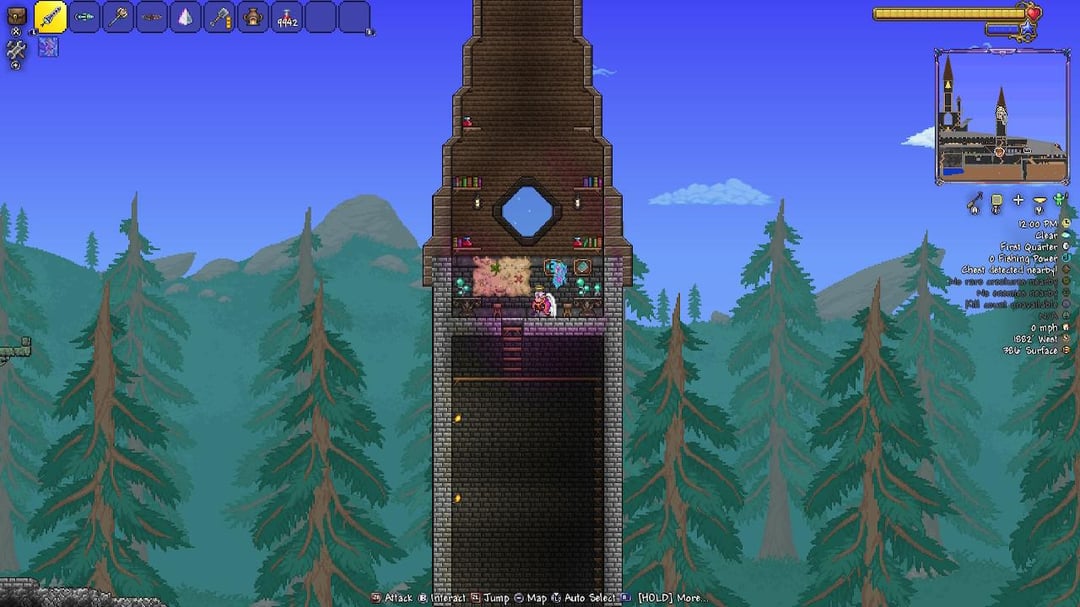
Task: Click the purple buff icon below the hotbar
Action: (48, 46)
